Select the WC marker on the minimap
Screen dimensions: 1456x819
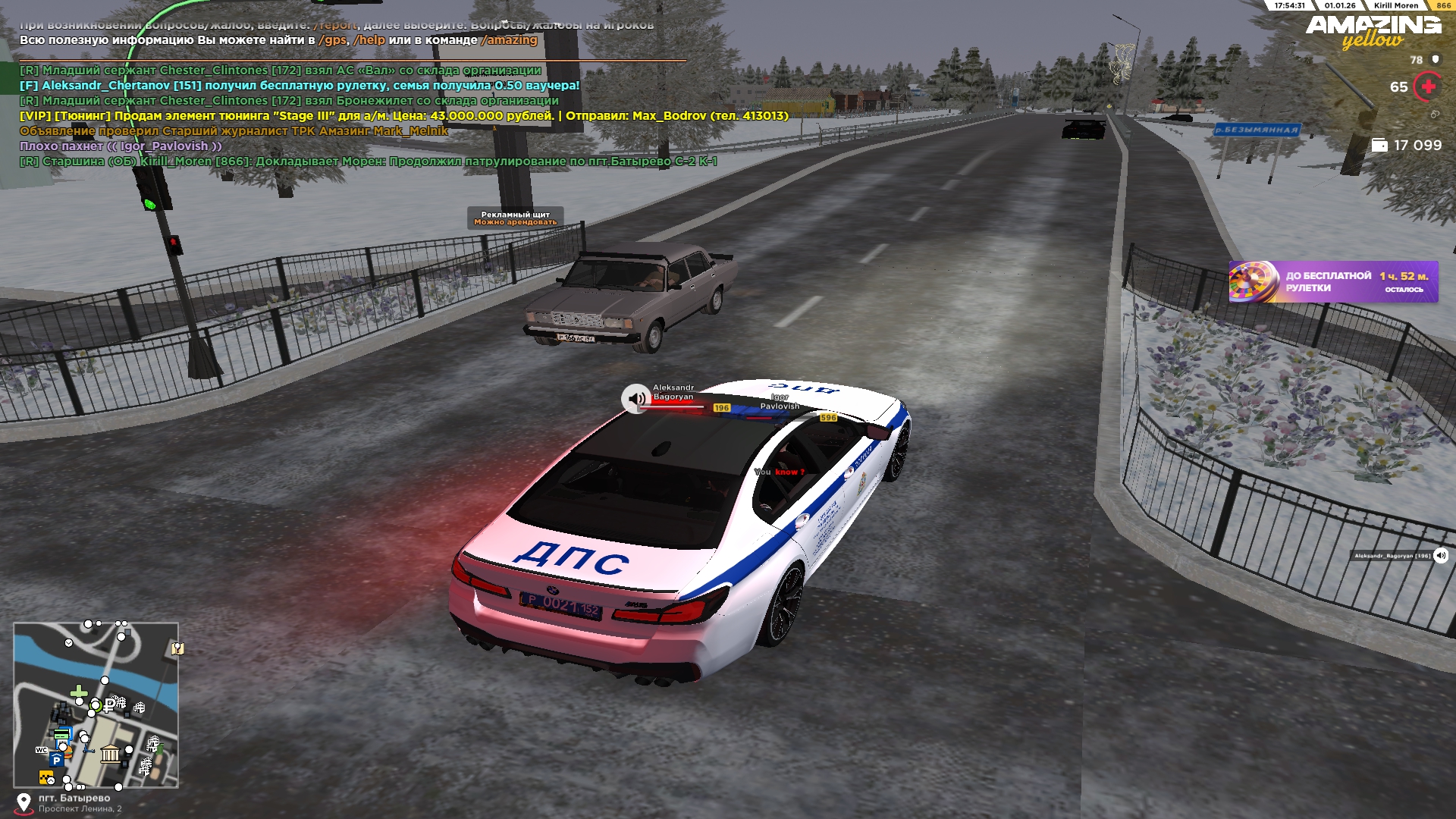pos(42,750)
